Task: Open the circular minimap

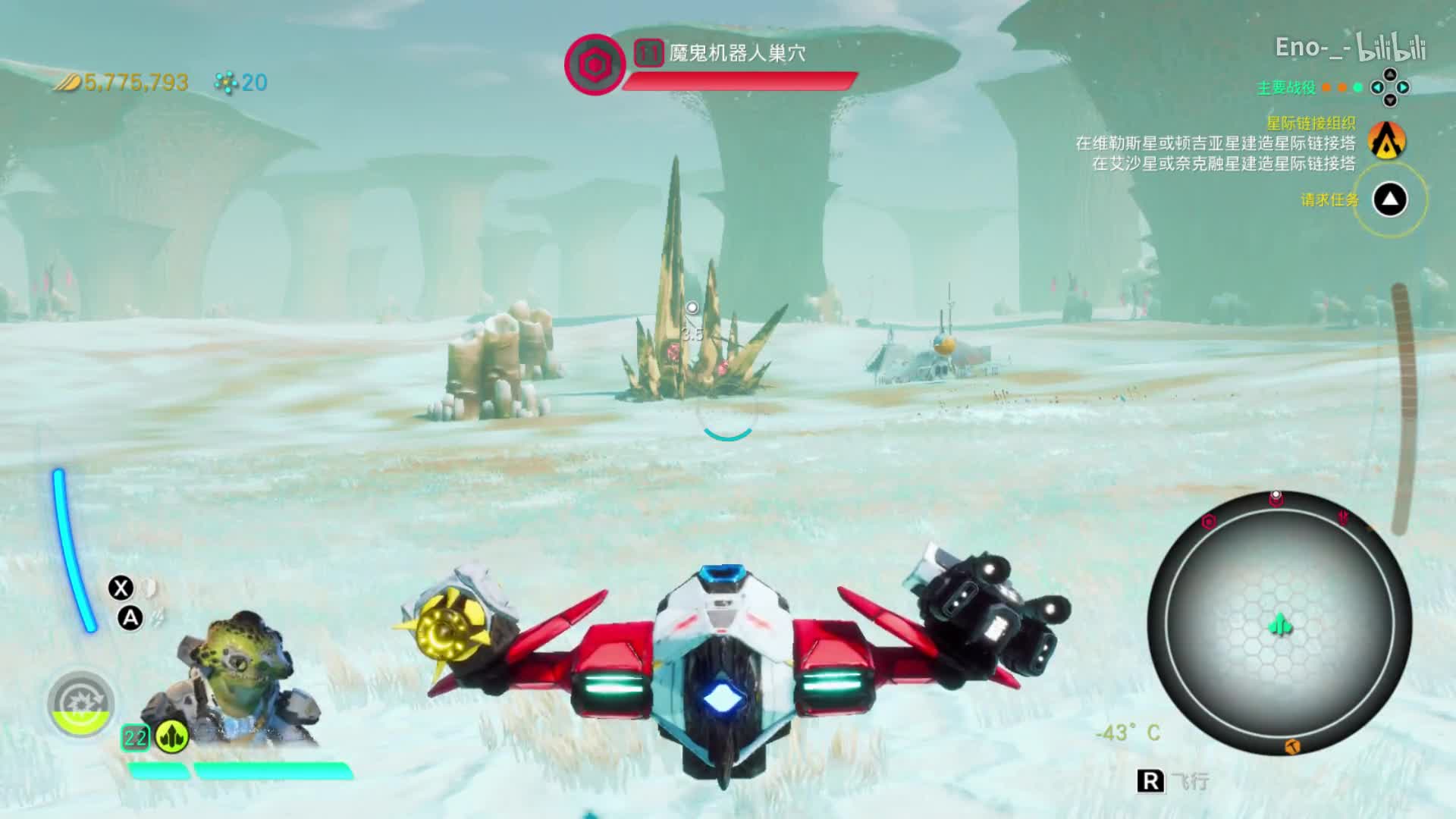Action: click(x=1279, y=623)
